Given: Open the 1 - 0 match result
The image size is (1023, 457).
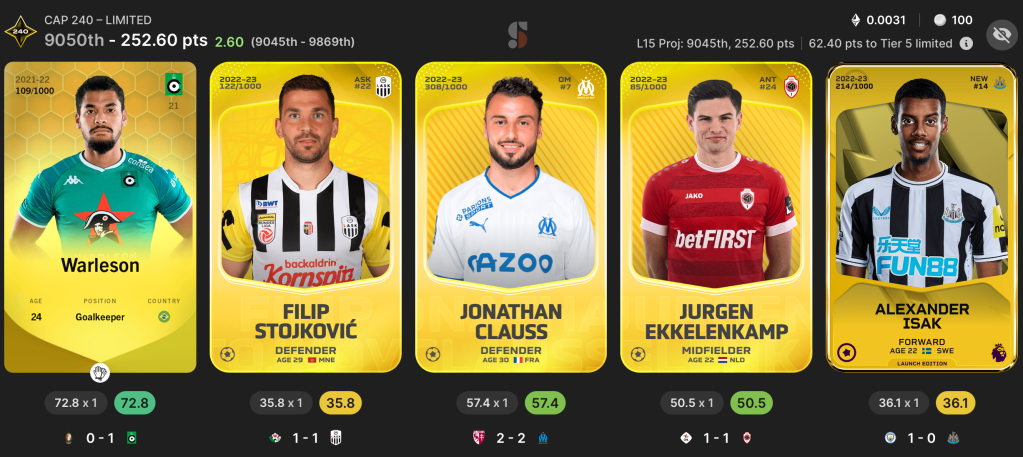Looking at the screenshot, I should (921, 437).
